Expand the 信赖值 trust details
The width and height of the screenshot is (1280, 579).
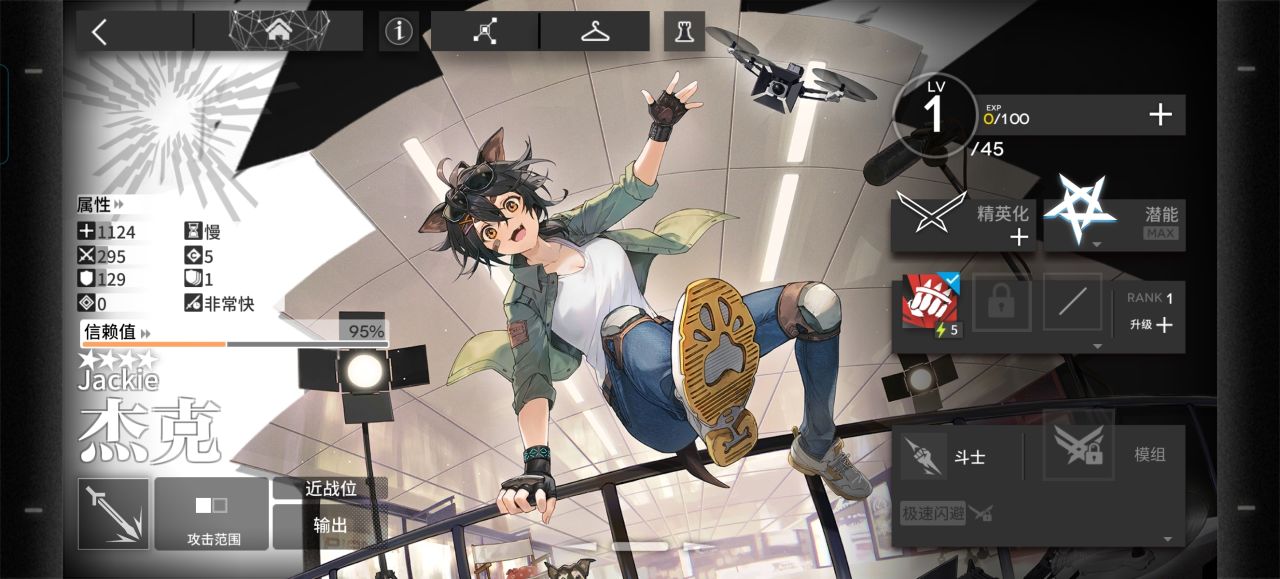click(116, 332)
